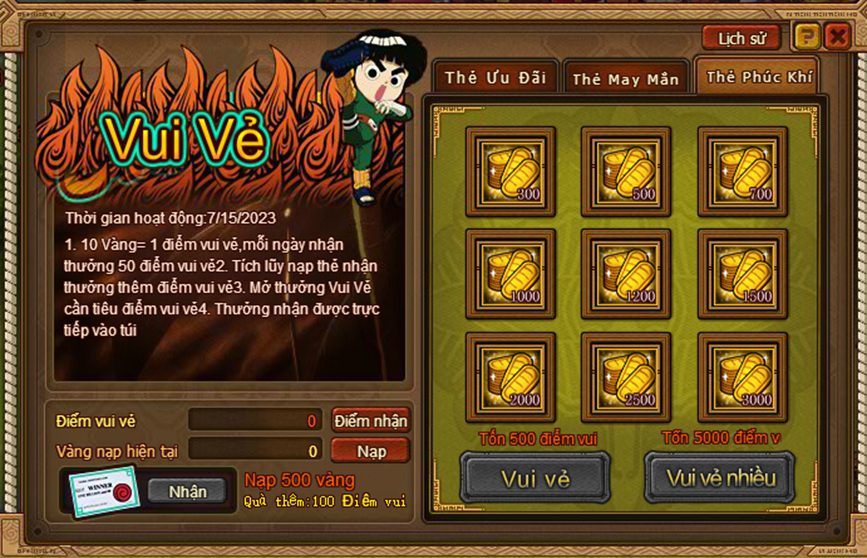
Task: Select the Thẻ Phúc Khí tab
Action: tap(759, 77)
